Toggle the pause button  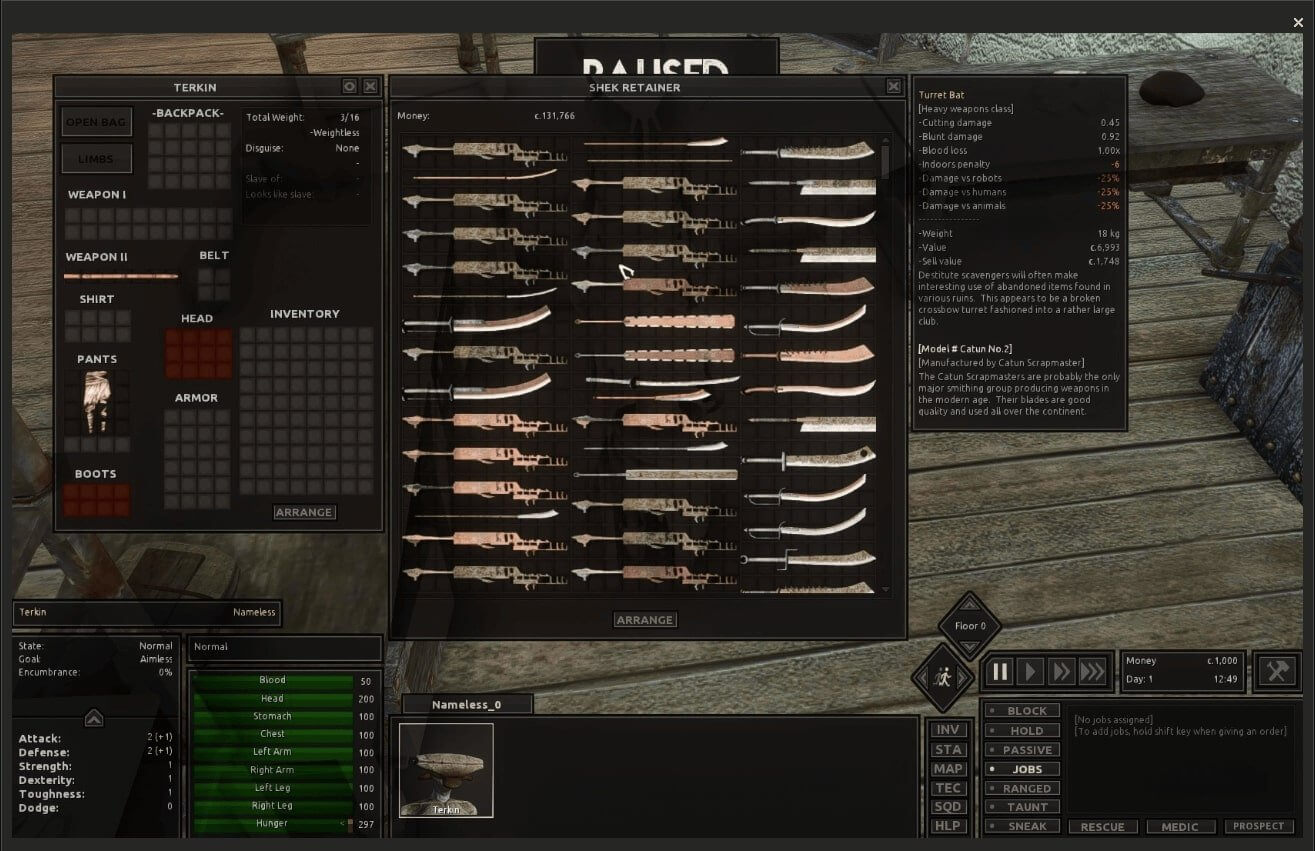point(999,672)
